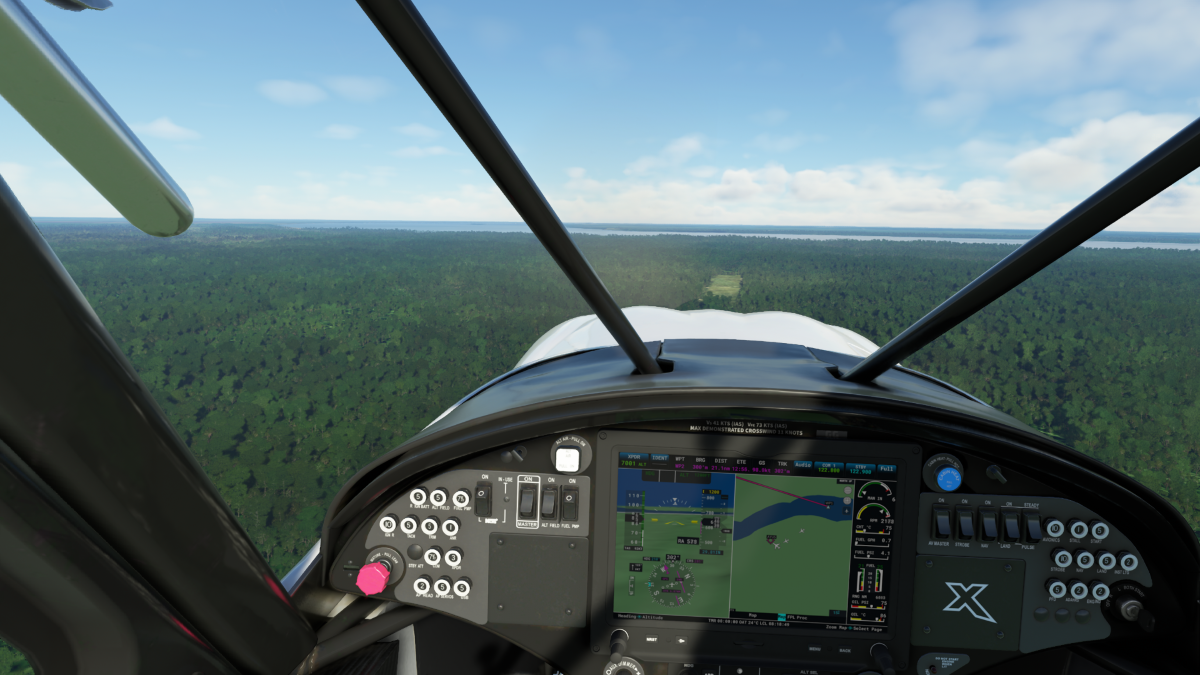
Task: Open the Audio panel on the display
Action: click(803, 466)
